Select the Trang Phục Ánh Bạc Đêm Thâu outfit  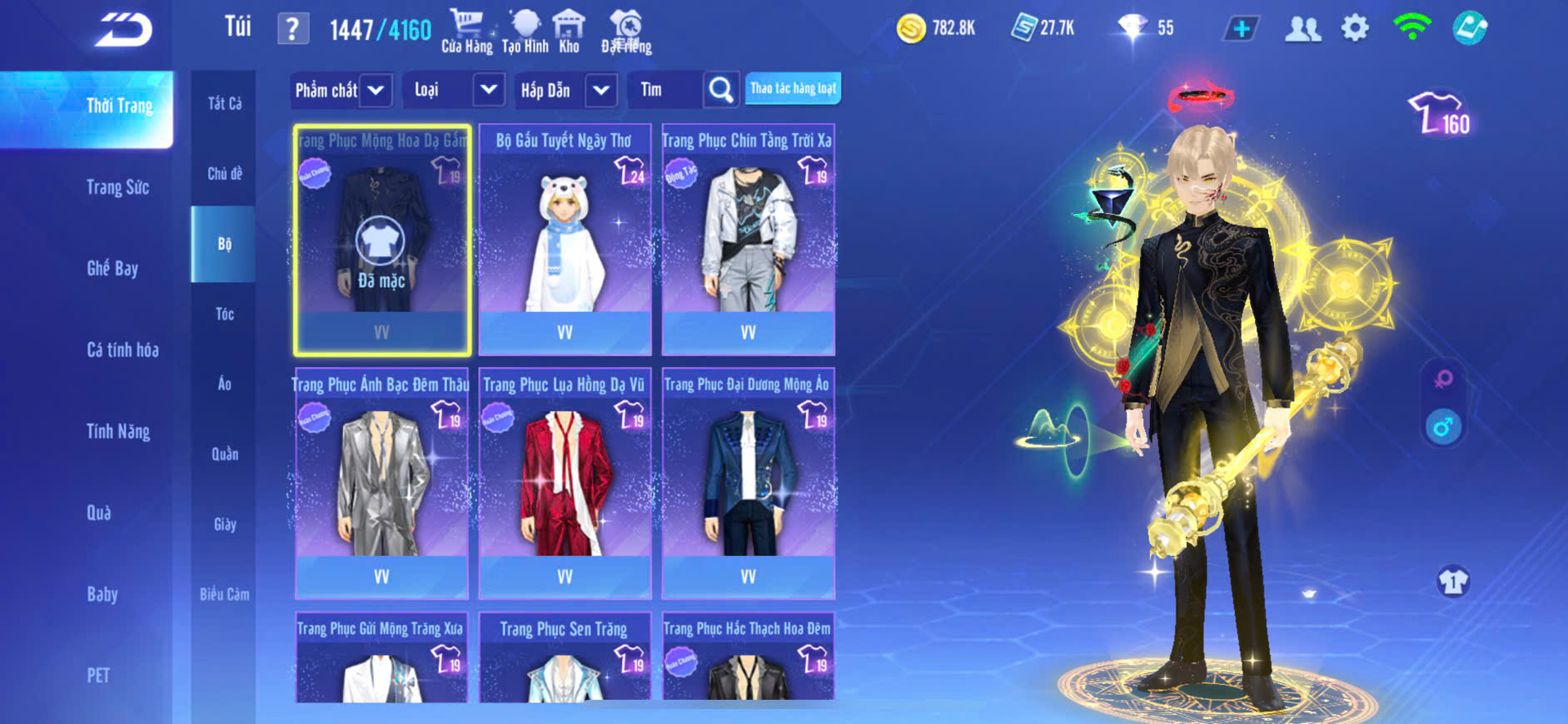[x=381, y=483]
